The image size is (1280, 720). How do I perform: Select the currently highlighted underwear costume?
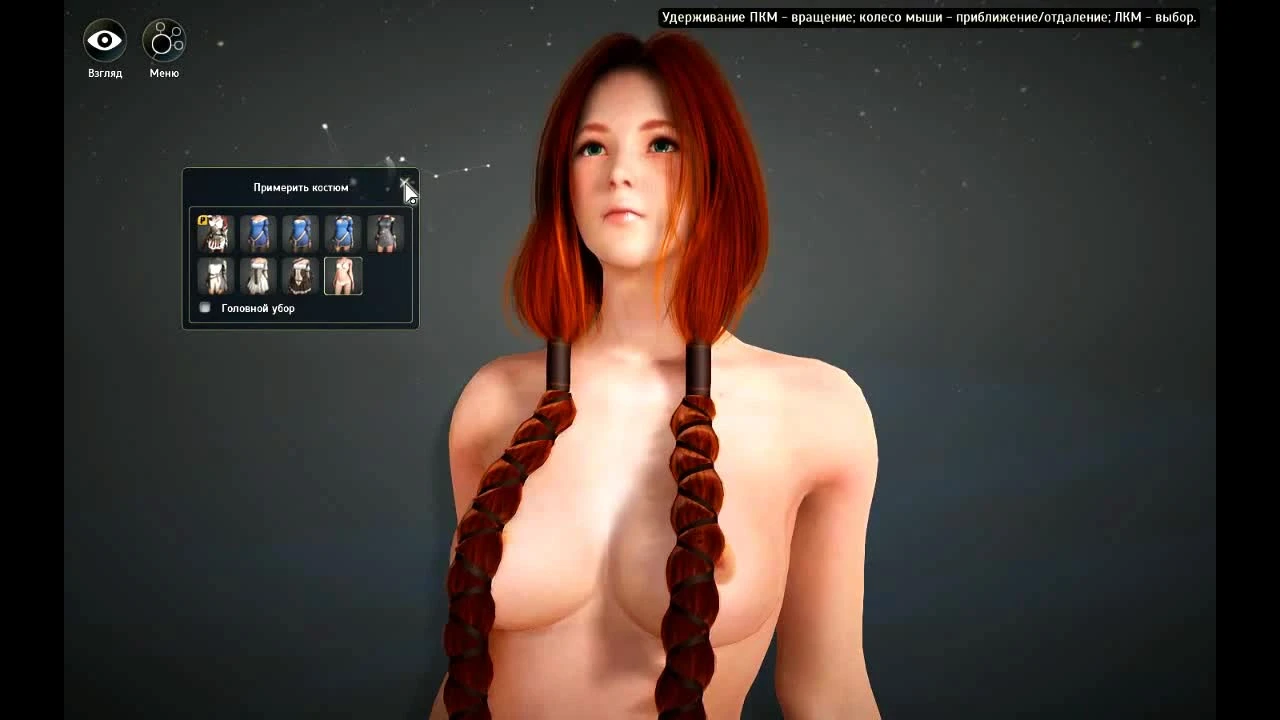click(x=344, y=274)
